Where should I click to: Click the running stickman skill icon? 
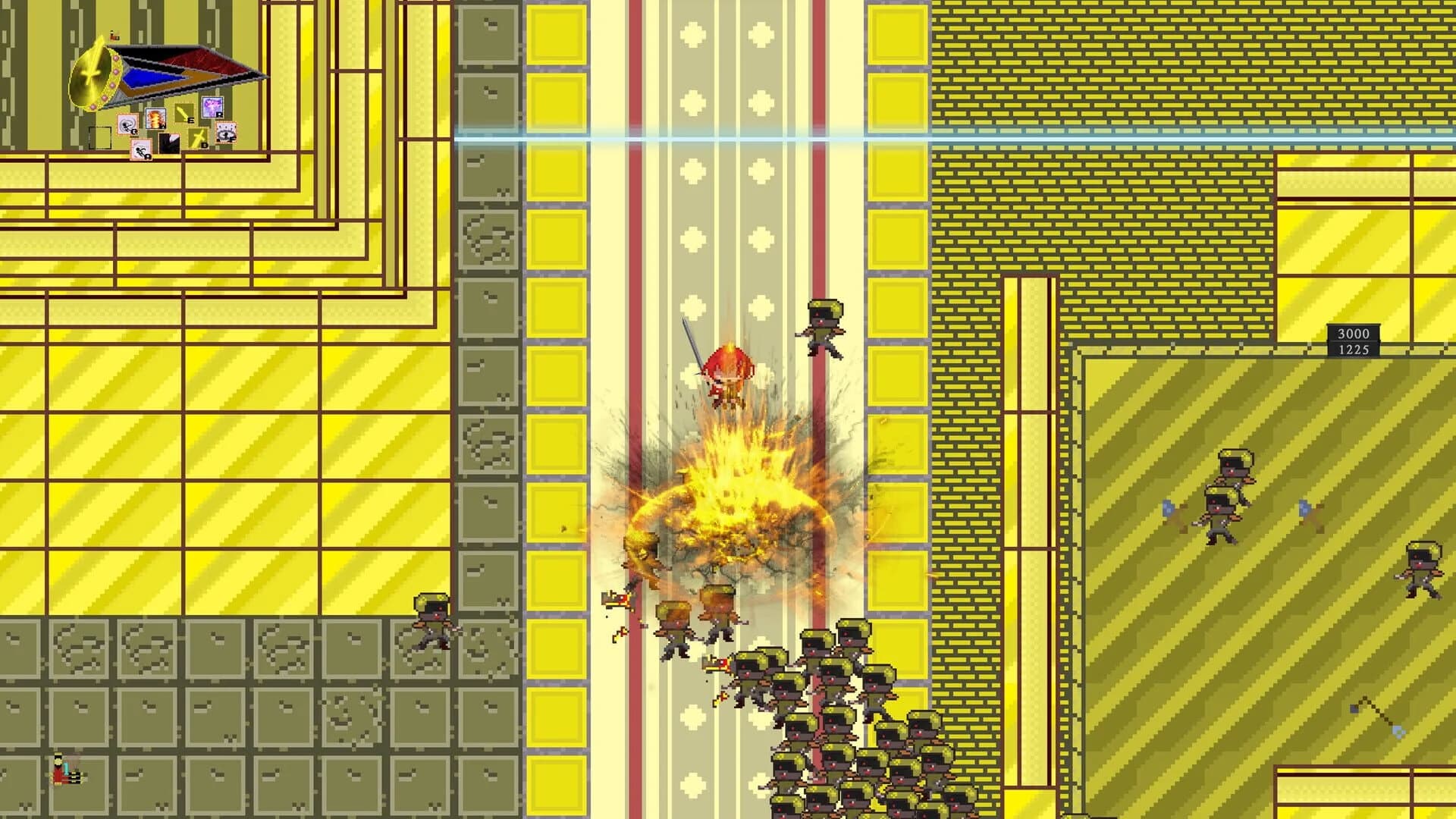point(141,148)
